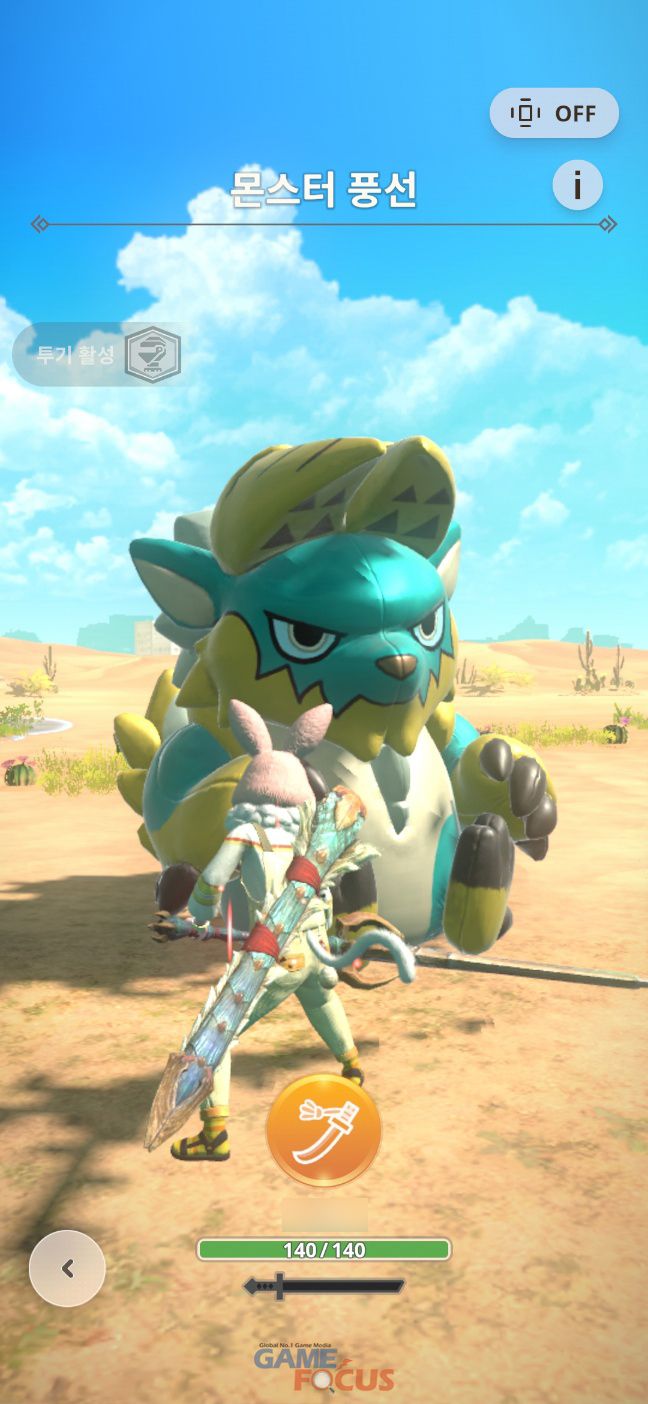Open the info button beside 몬스터 풍선
The width and height of the screenshot is (648, 1404).
577,185
